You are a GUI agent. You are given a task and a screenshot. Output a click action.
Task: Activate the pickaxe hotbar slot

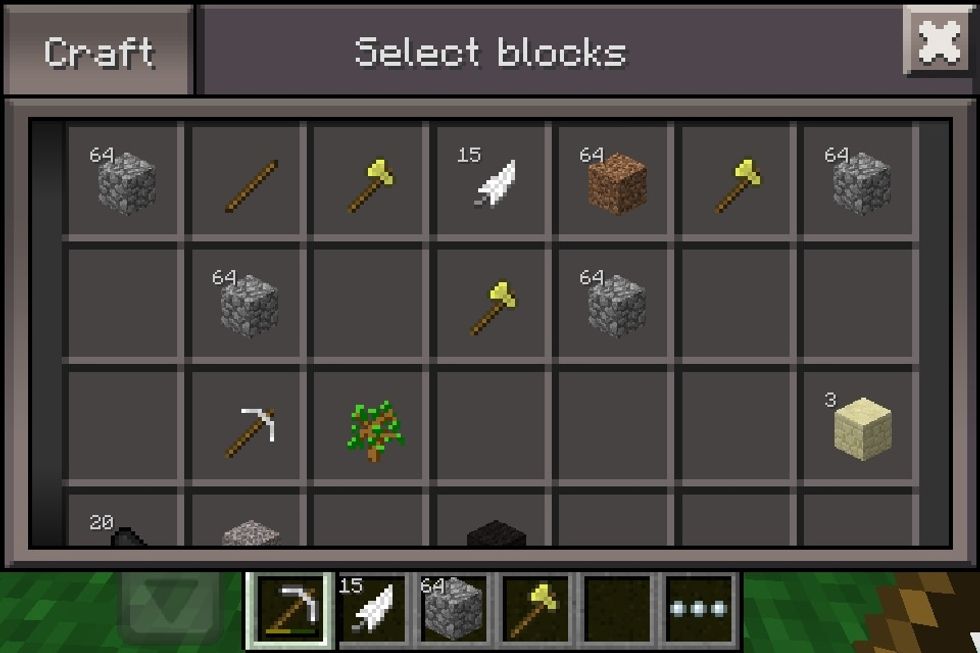290,609
